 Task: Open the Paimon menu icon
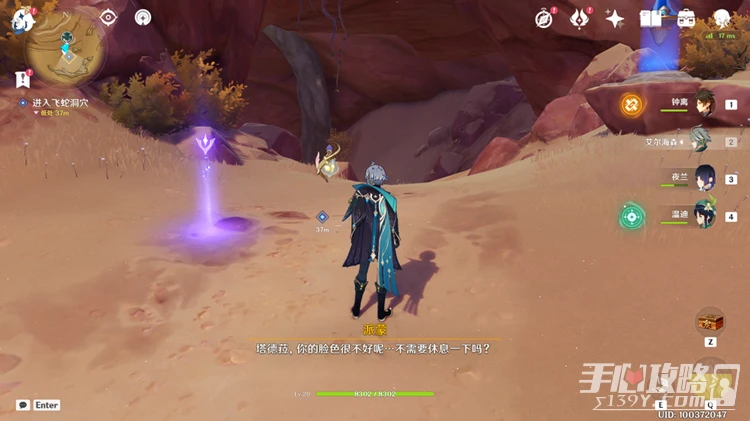click(x=23, y=18)
